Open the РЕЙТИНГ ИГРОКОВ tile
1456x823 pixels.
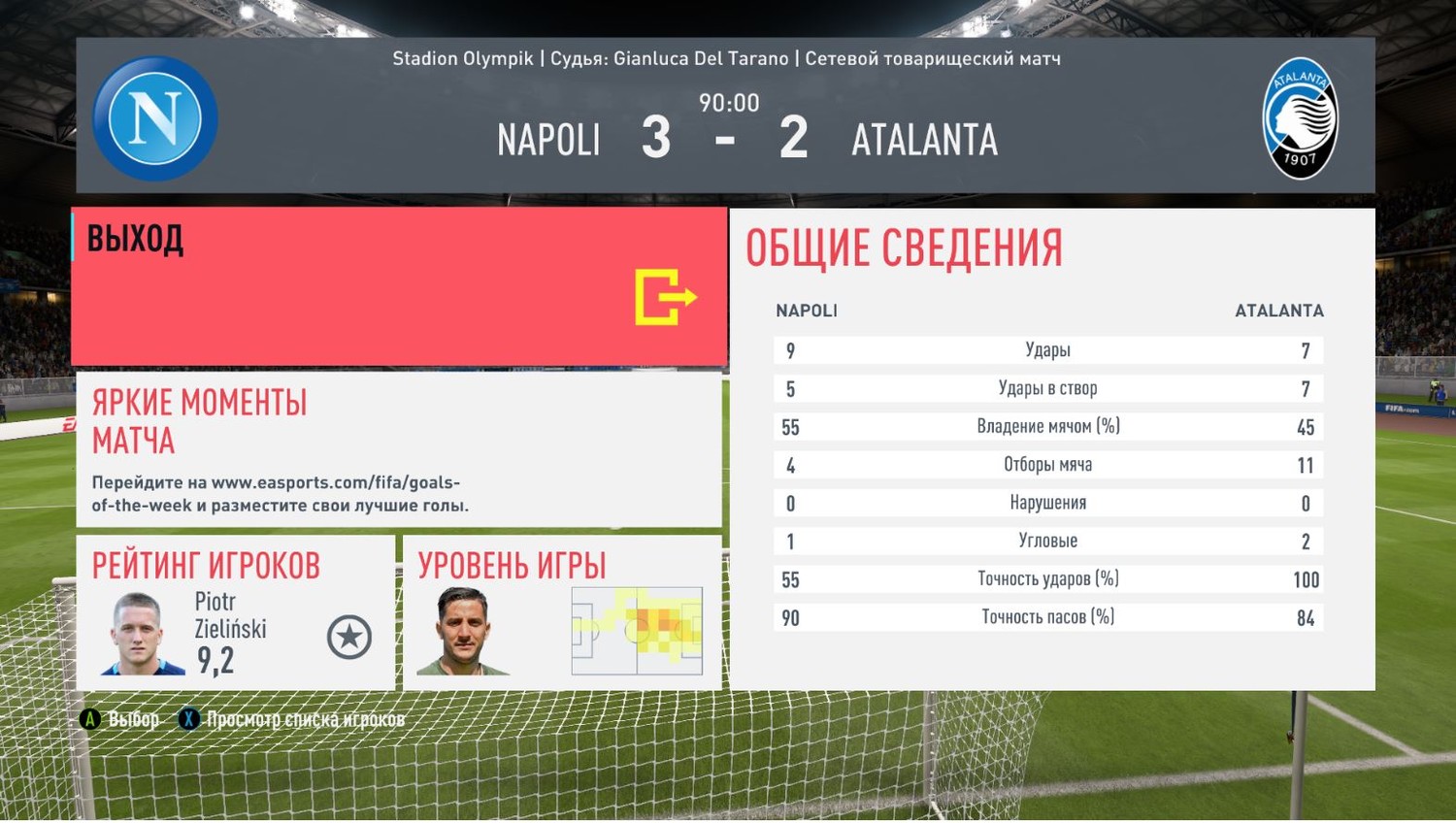236,612
